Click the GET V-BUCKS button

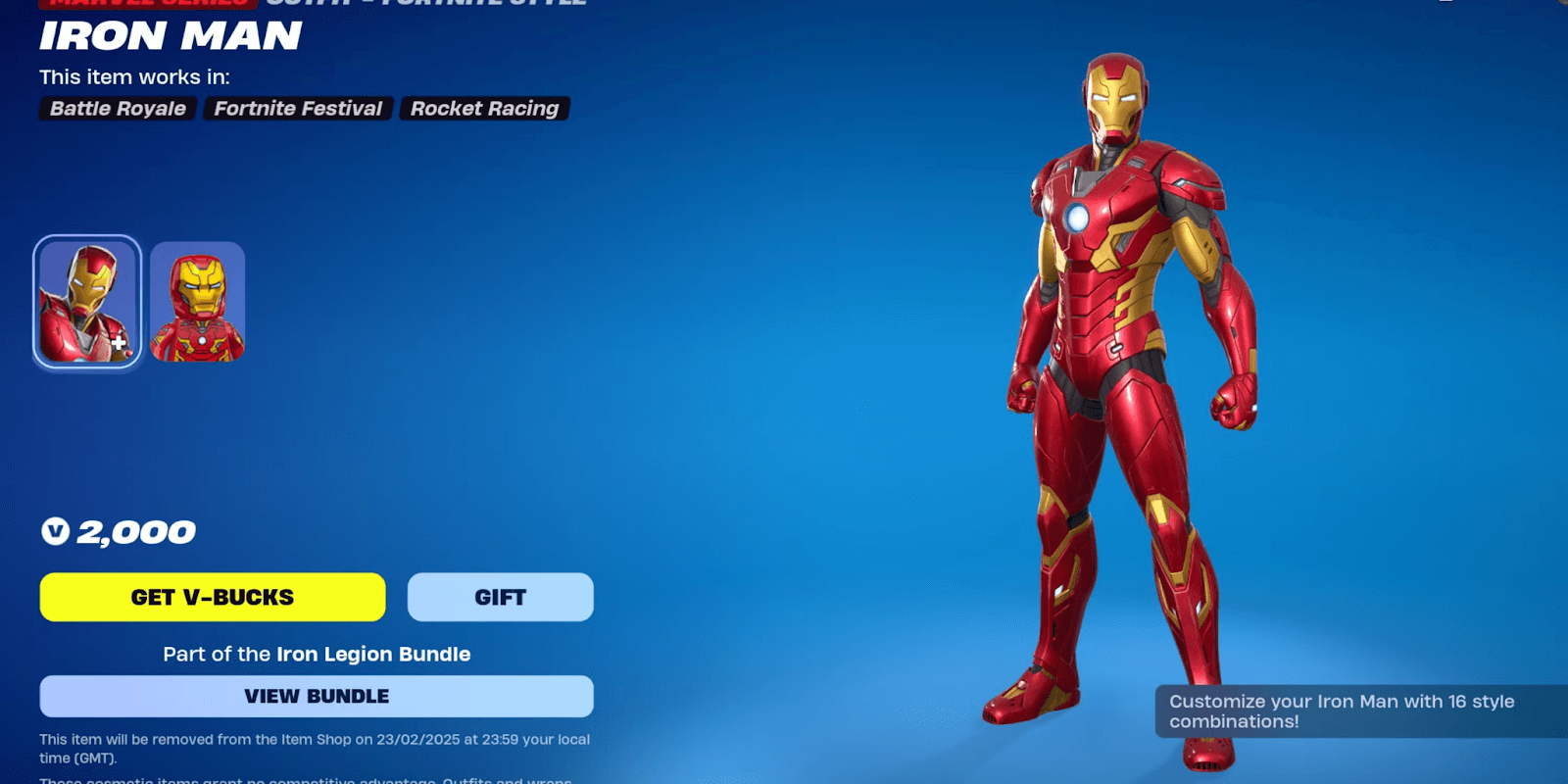pos(212,597)
